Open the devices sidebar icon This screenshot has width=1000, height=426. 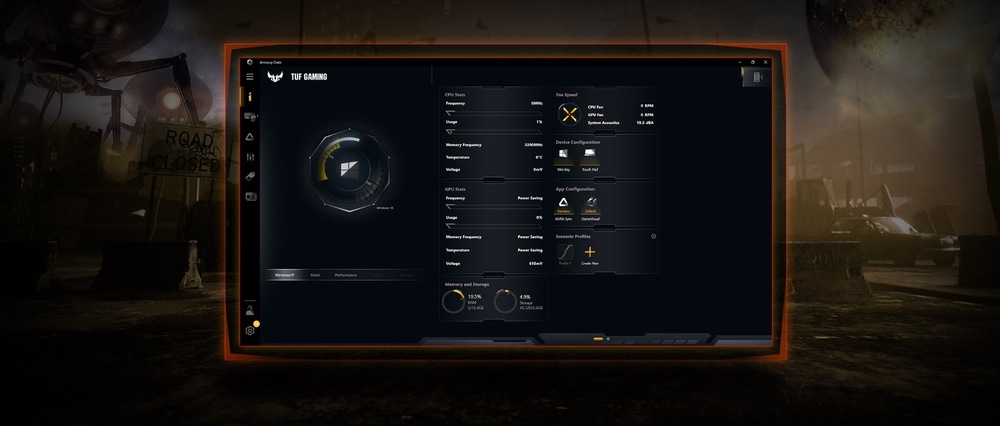250,117
